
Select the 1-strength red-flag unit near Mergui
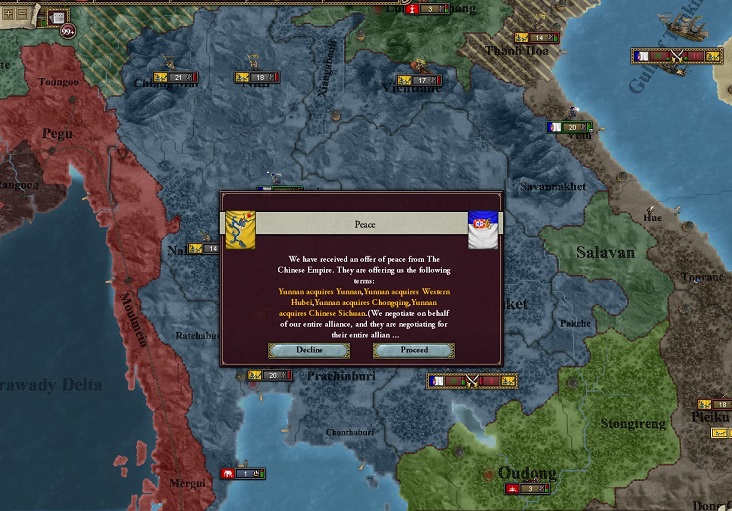pos(245,473)
